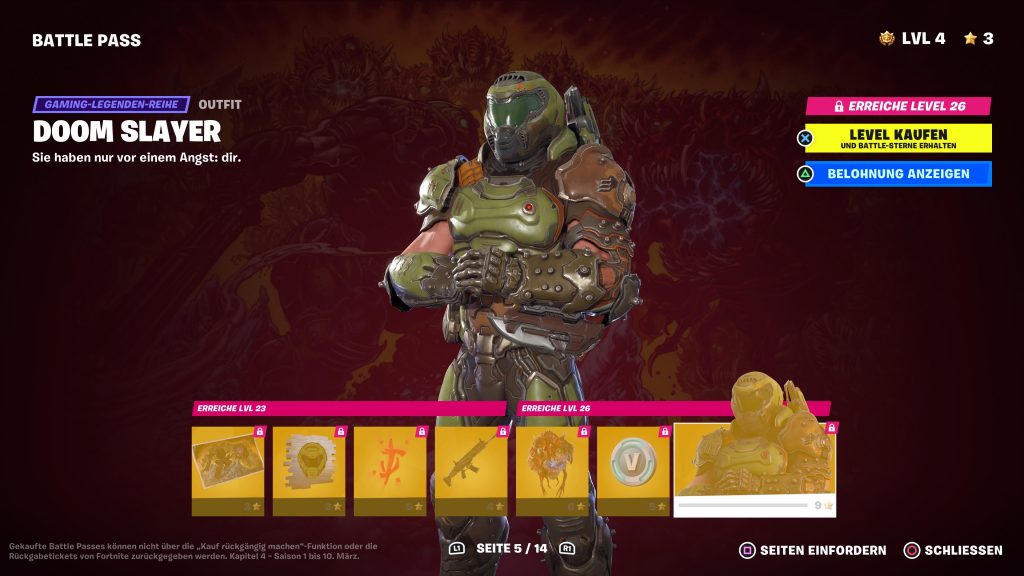Click Seiten Einfordern to claim pages
This screenshot has height=576, width=1024.
tap(812, 550)
